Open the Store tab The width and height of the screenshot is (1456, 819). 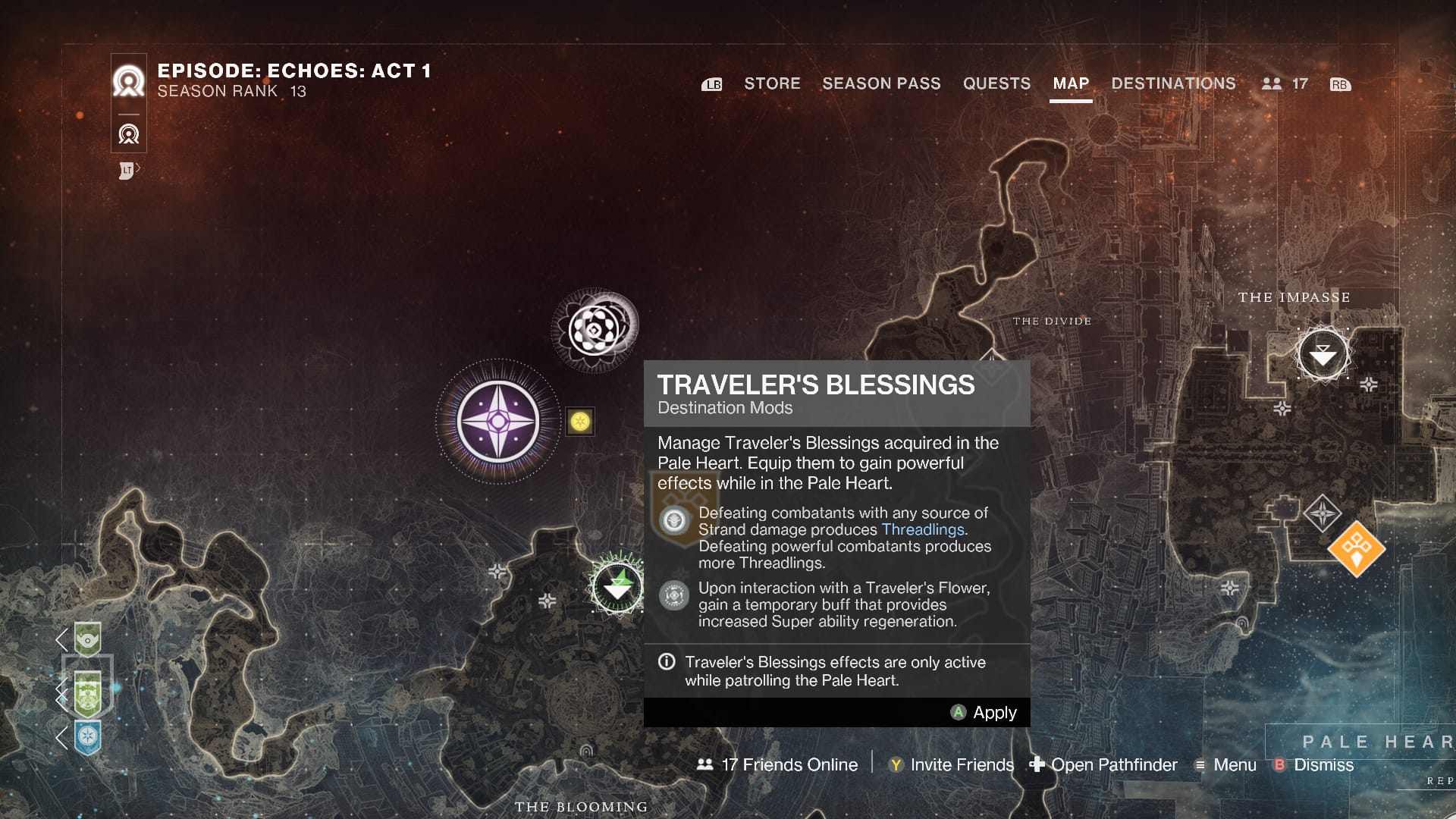point(772,83)
